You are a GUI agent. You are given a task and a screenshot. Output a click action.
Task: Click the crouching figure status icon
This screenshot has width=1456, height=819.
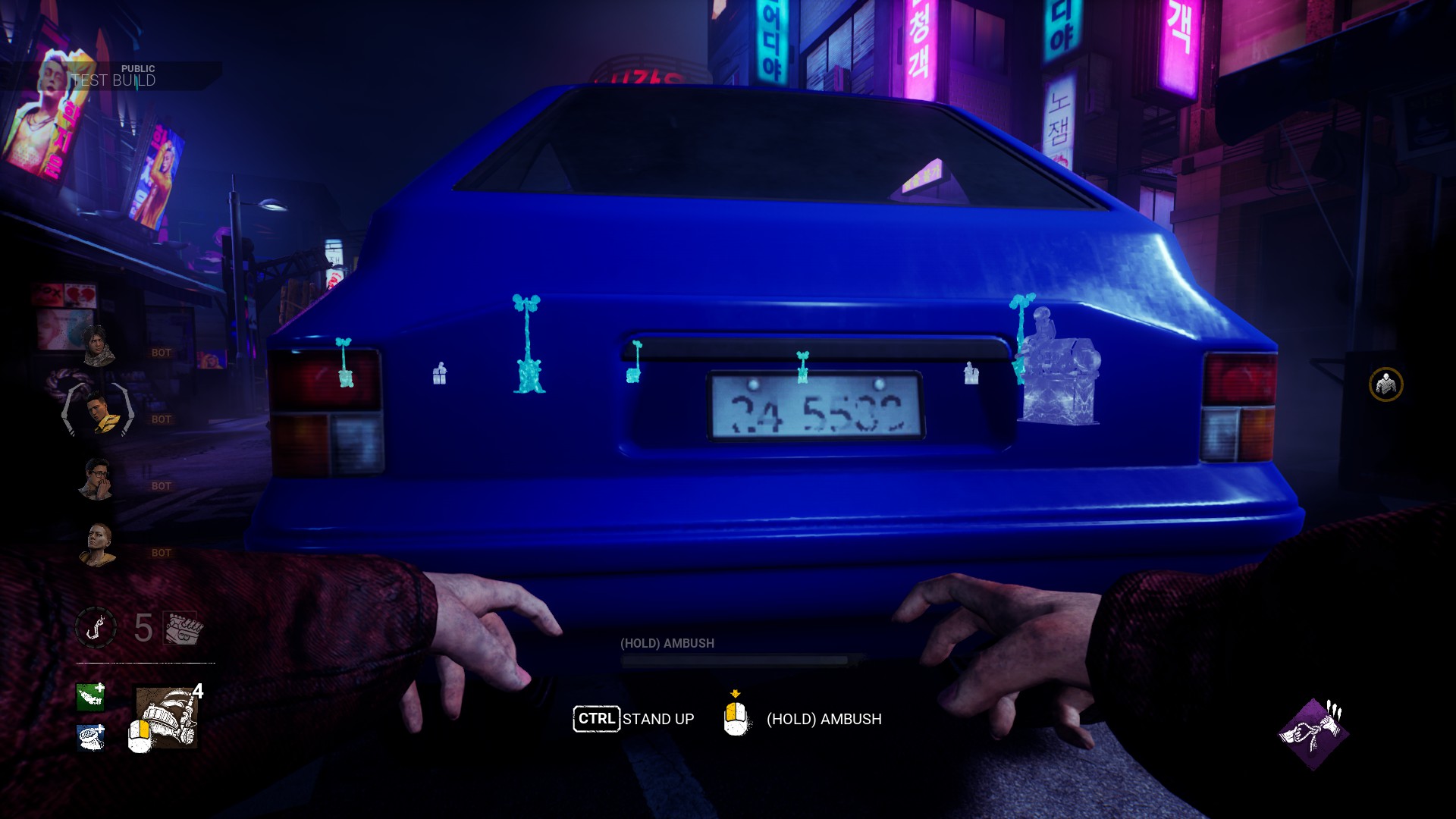click(x=1385, y=384)
